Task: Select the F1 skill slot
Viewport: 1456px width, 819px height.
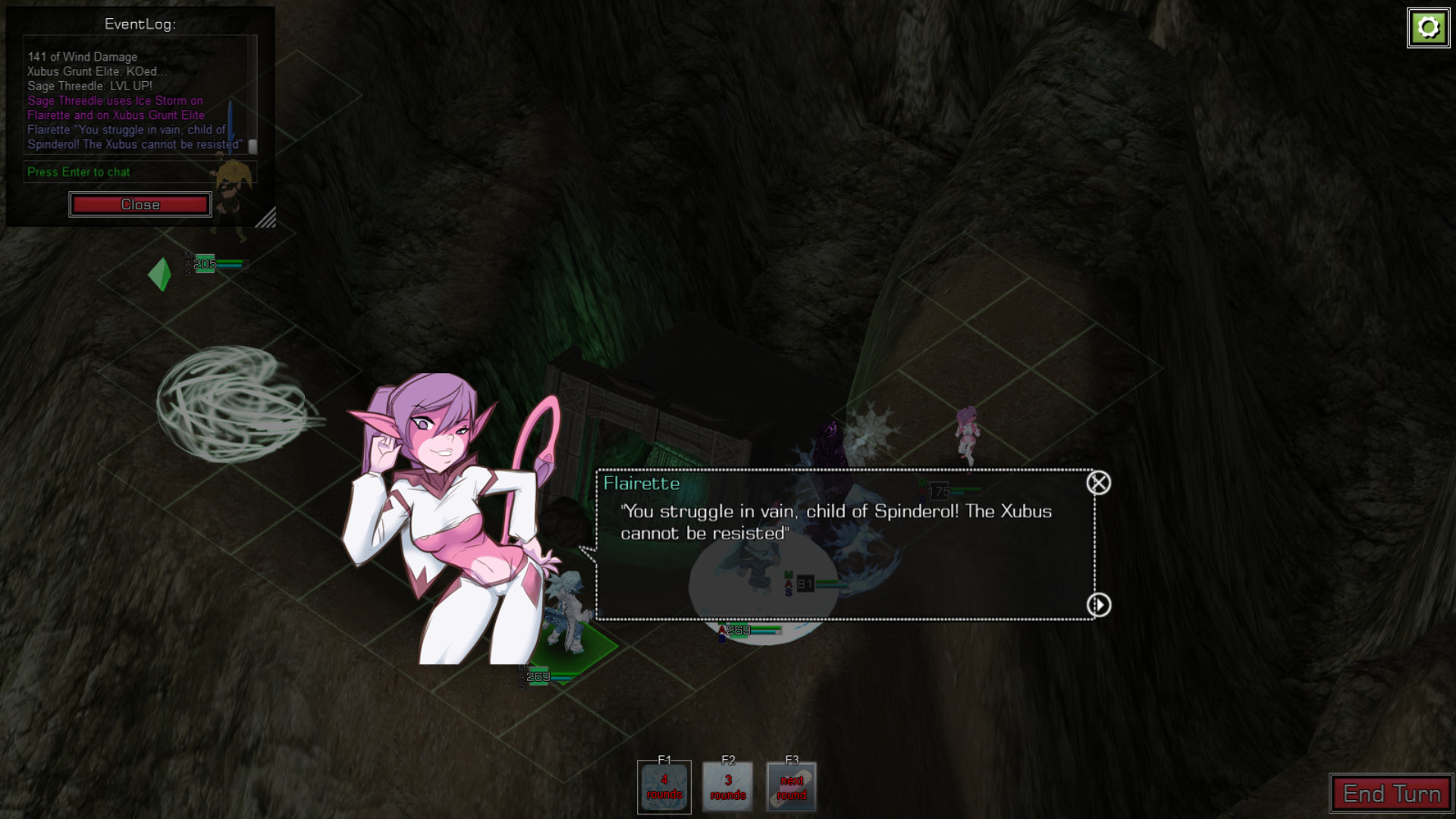Action: pyautogui.click(x=664, y=787)
